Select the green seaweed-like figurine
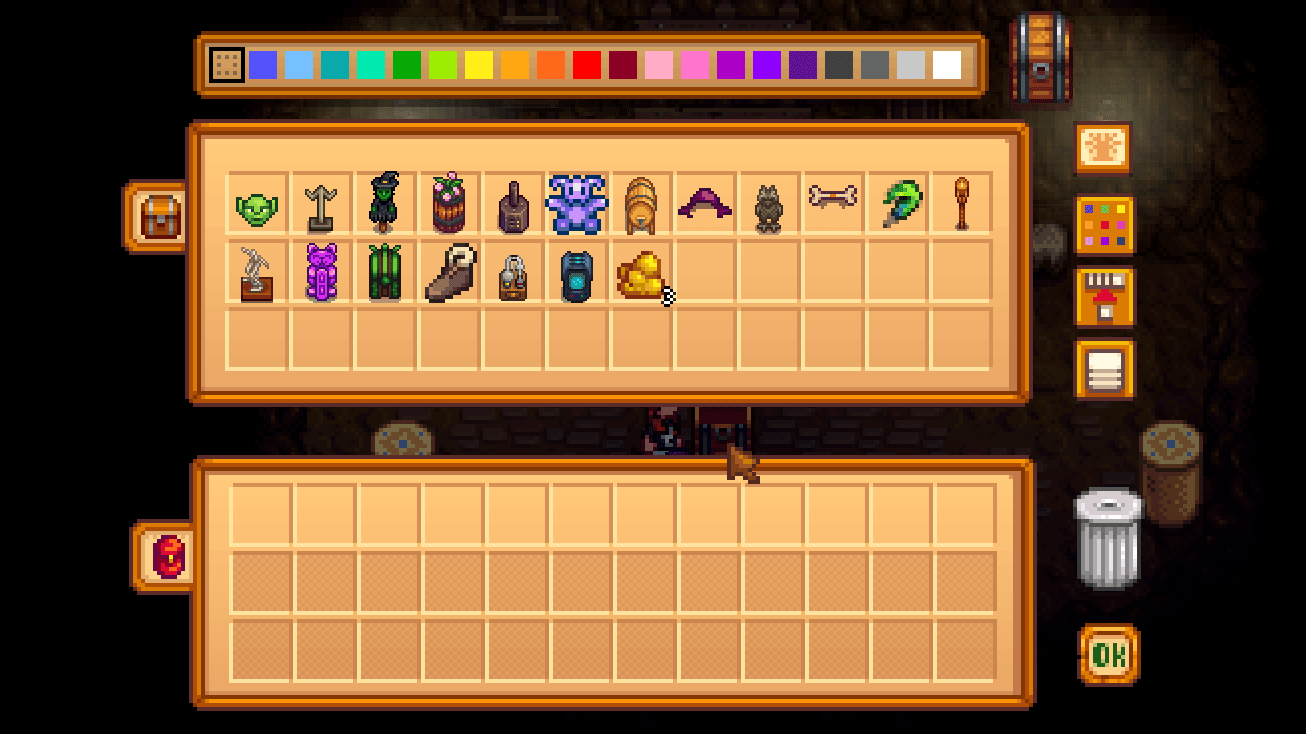 click(384, 270)
